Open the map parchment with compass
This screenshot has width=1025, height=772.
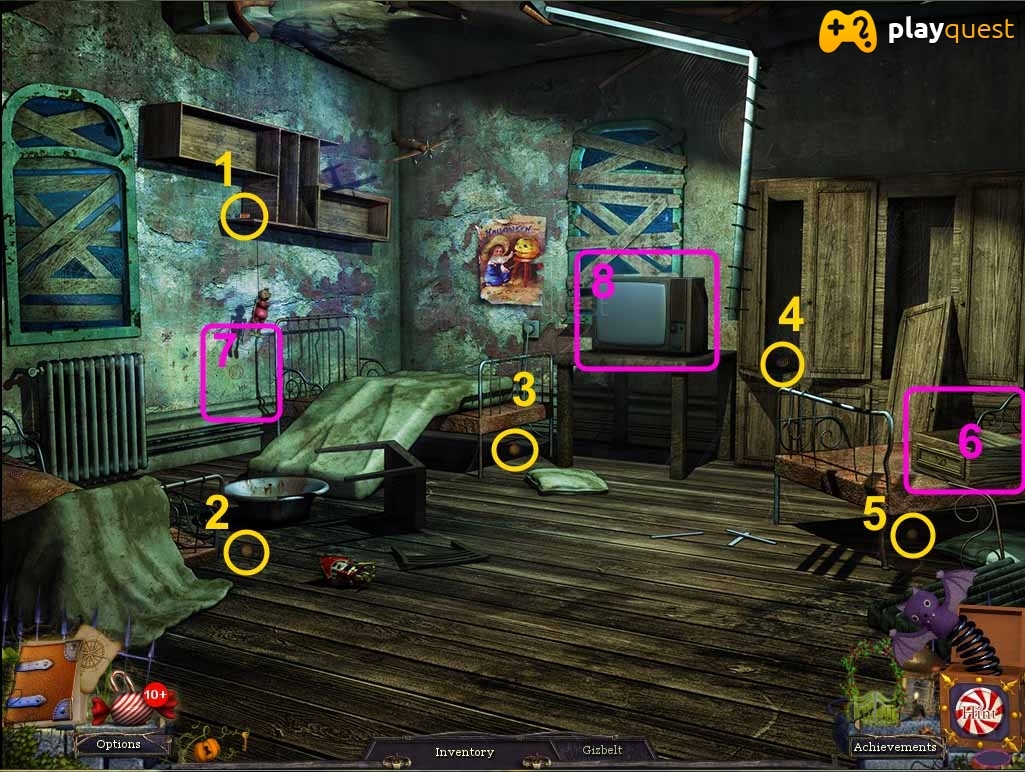click(x=98, y=654)
